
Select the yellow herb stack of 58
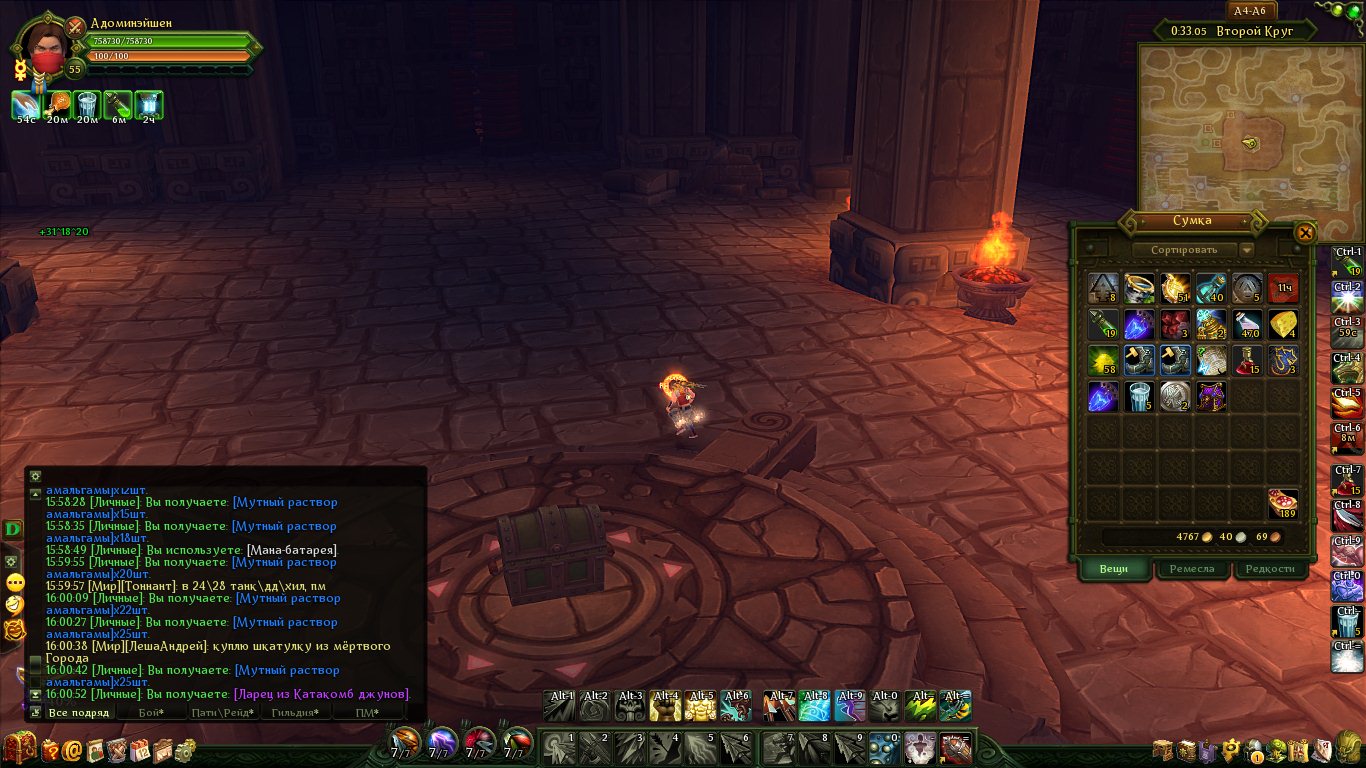point(1103,361)
